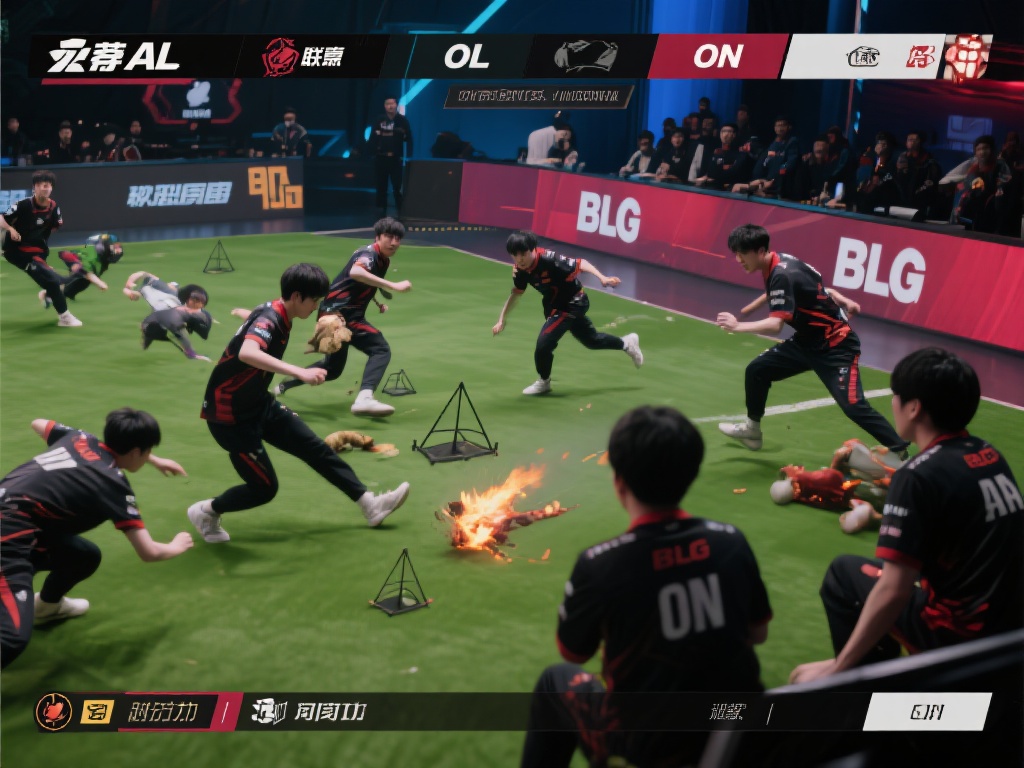Switch to the OL tab
The height and width of the screenshot is (768, 1024).
pos(466,57)
